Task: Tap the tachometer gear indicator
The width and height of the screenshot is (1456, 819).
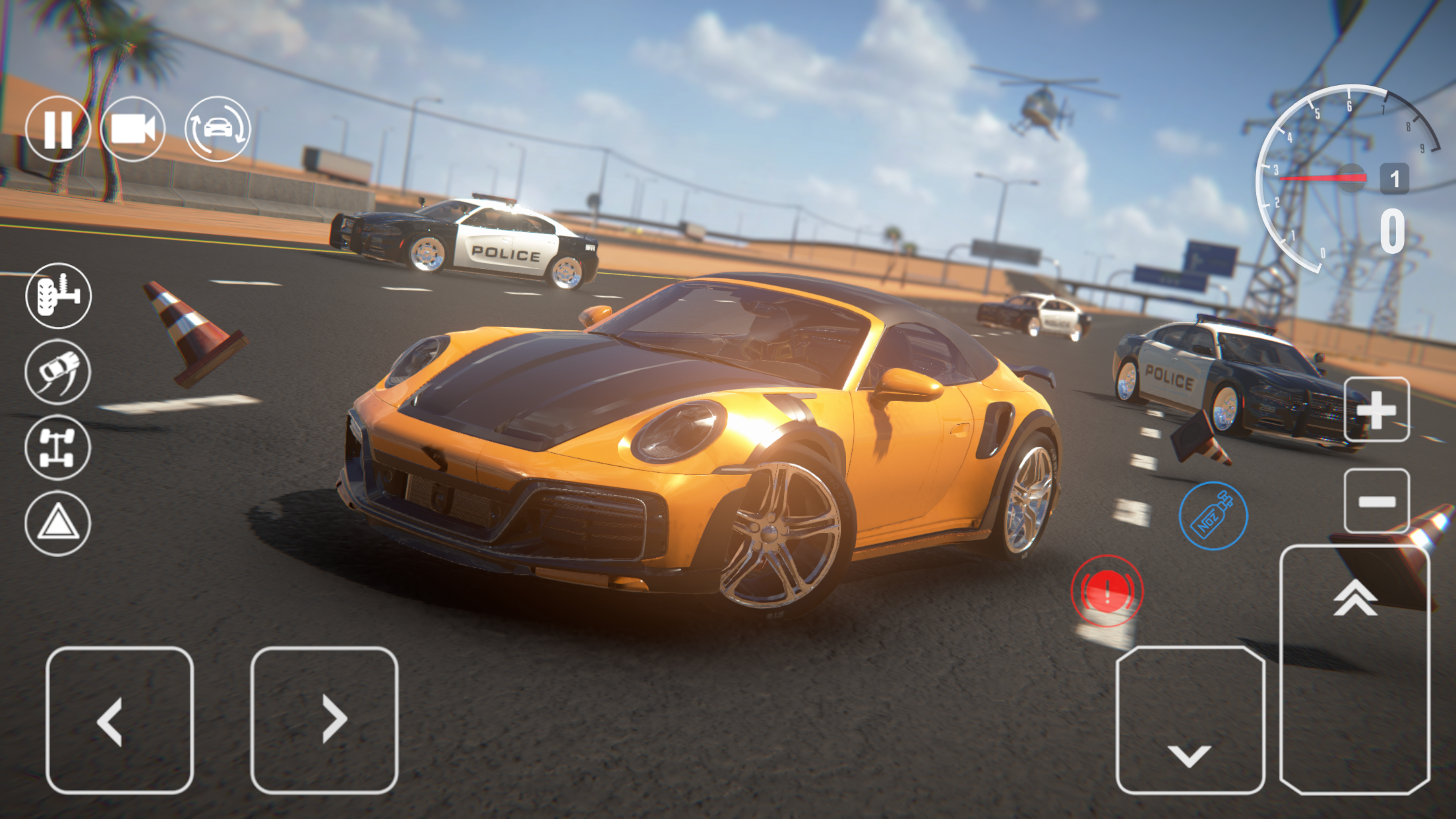Action: tap(1396, 177)
